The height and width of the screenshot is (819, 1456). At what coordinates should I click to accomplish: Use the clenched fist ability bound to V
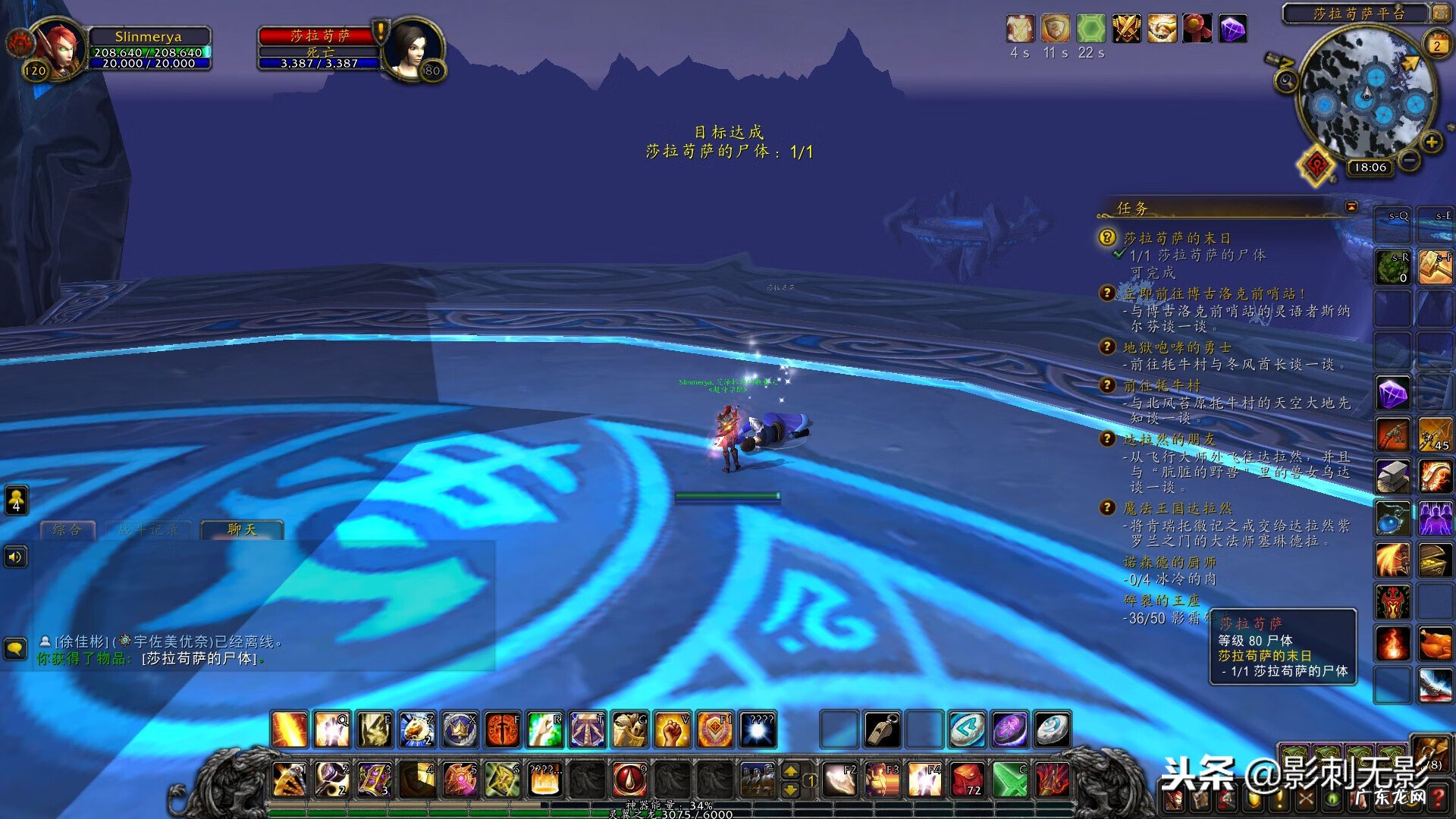tap(672, 730)
